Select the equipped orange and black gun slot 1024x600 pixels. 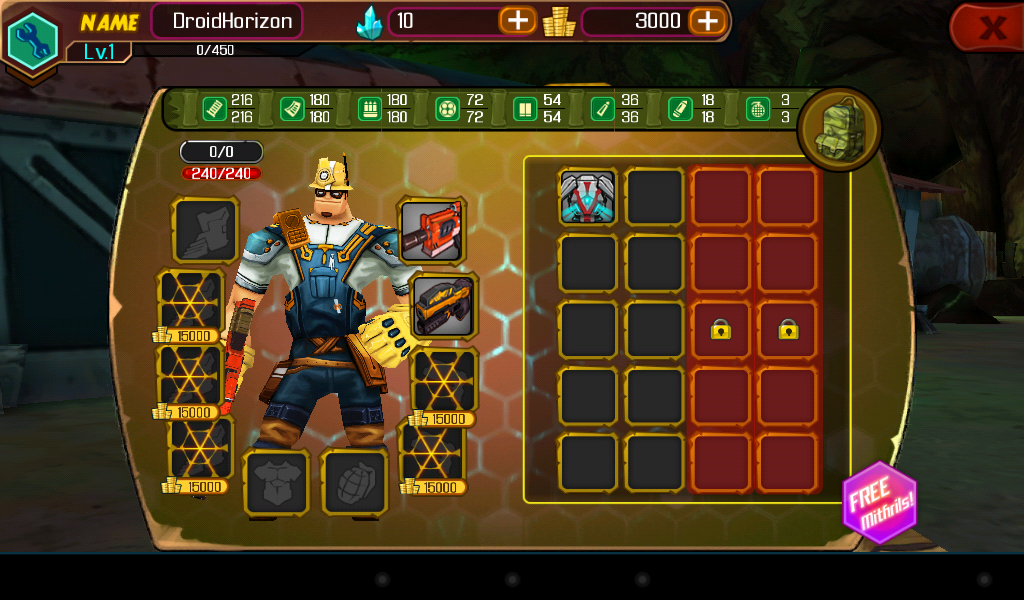tap(443, 305)
